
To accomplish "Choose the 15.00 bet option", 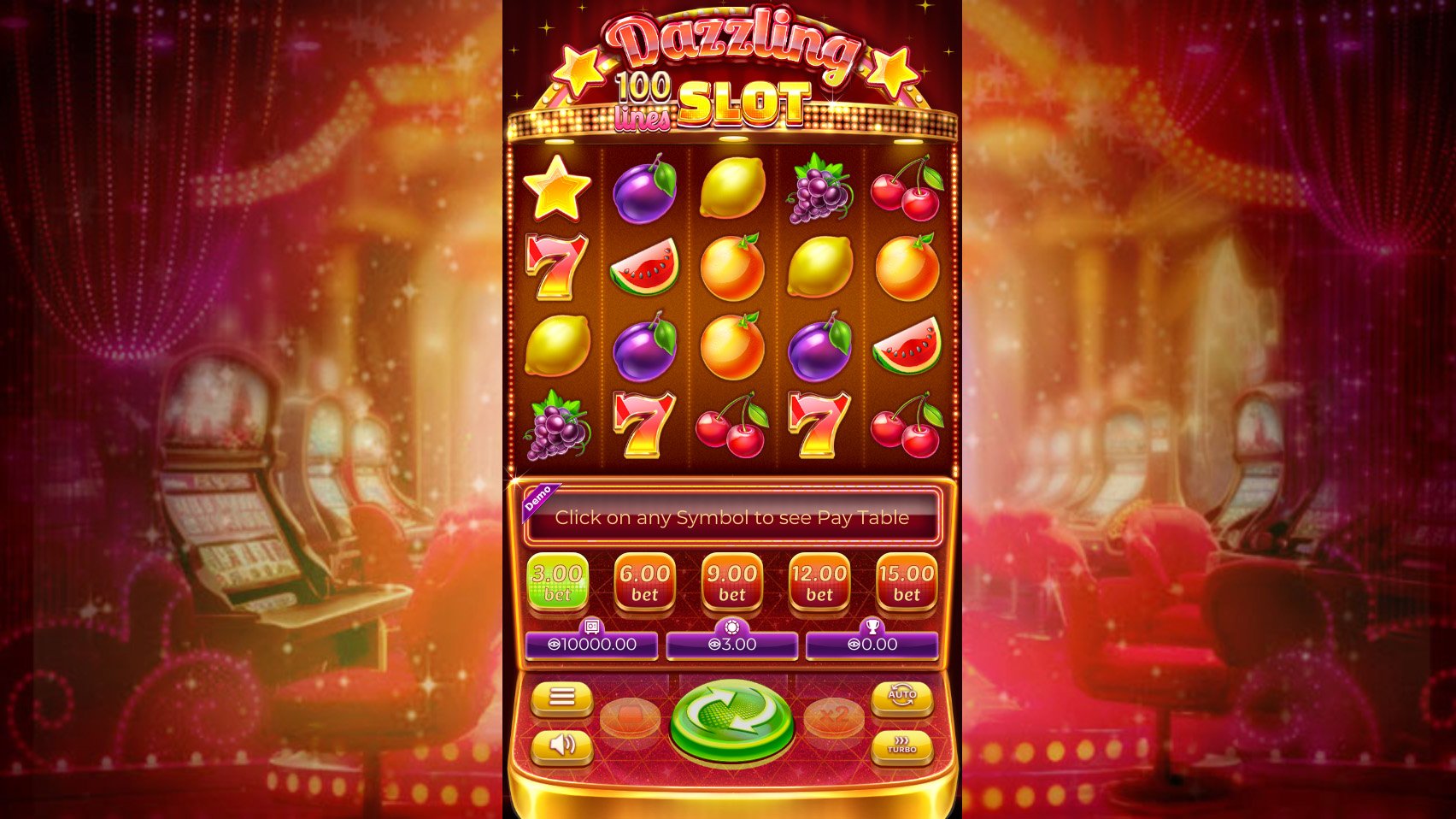I will [x=906, y=581].
